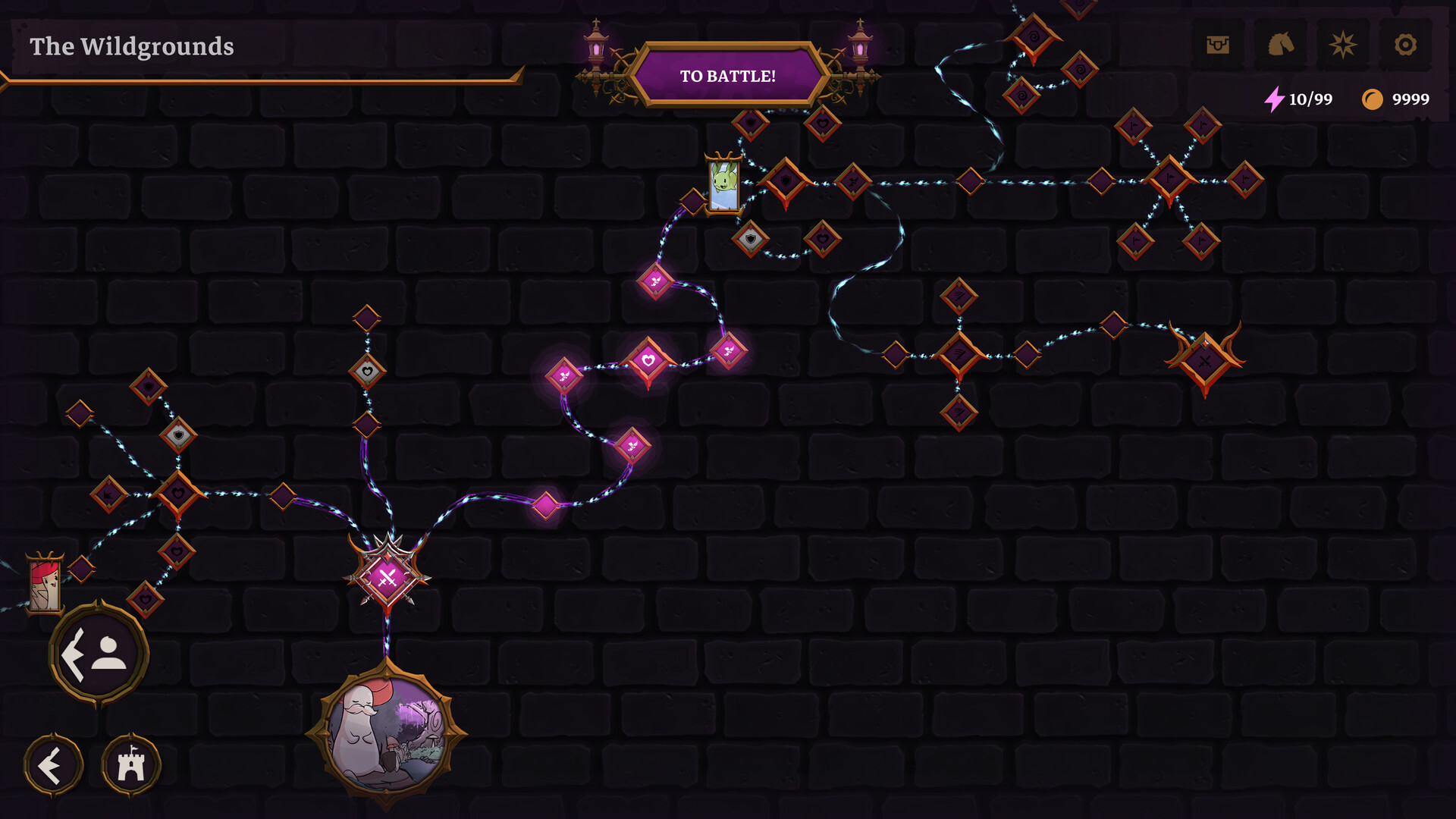Select the glowing crossed-swords battle node
Viewport: 1456px width, 819px height.
(388, 579)
